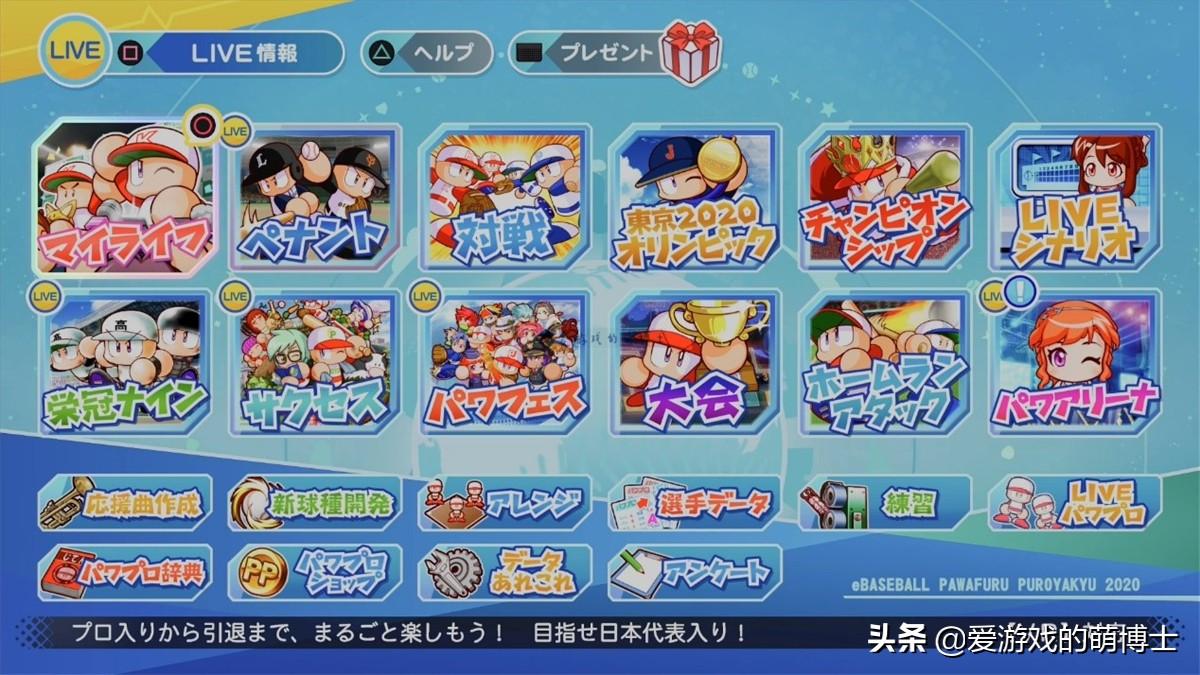1200x675 pixels.
Task: Open the アレンジ arrange option
Action: (x=505, y=502)
